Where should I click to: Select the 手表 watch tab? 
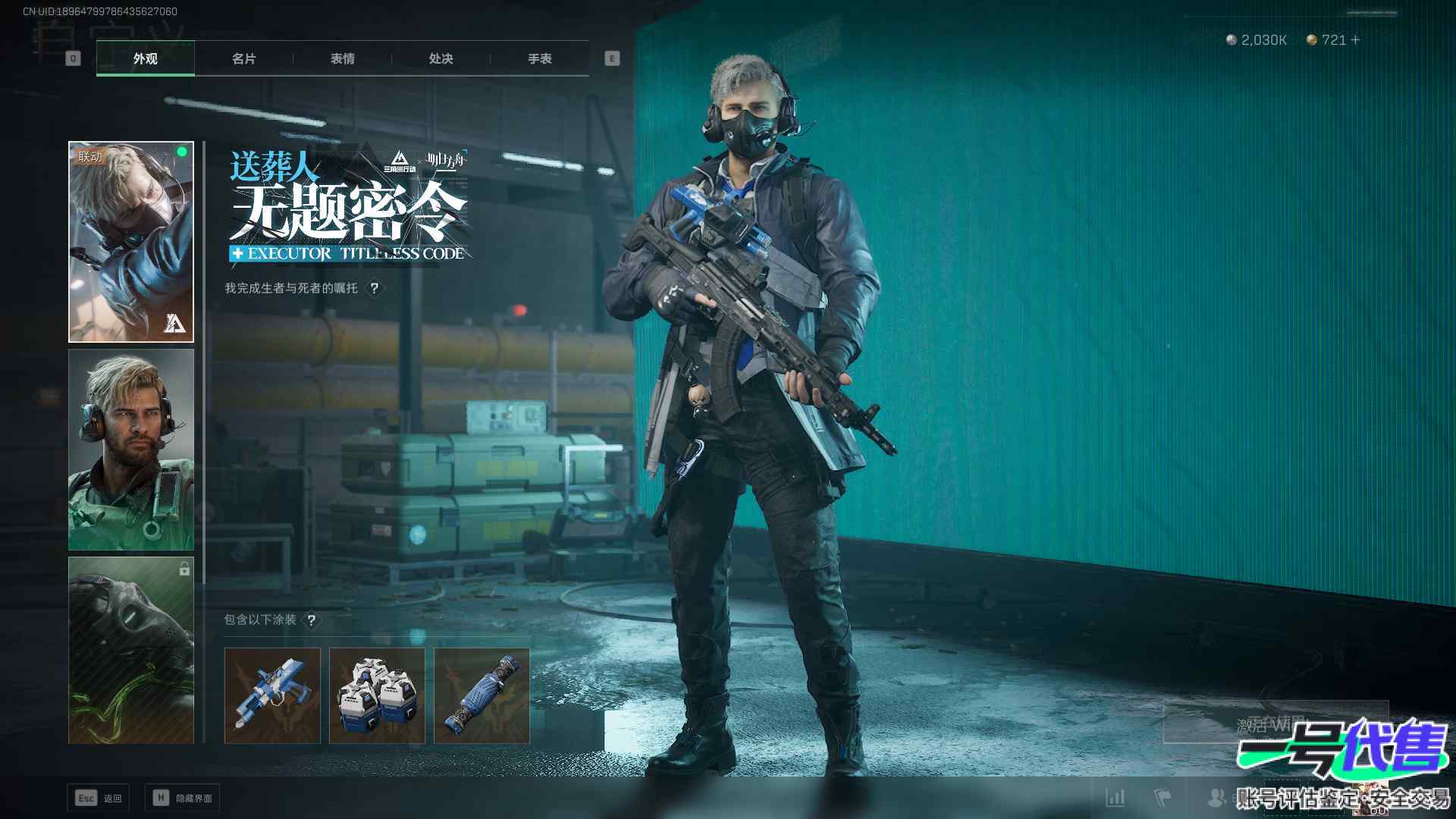pyautogui.click(x=539, y=58)
